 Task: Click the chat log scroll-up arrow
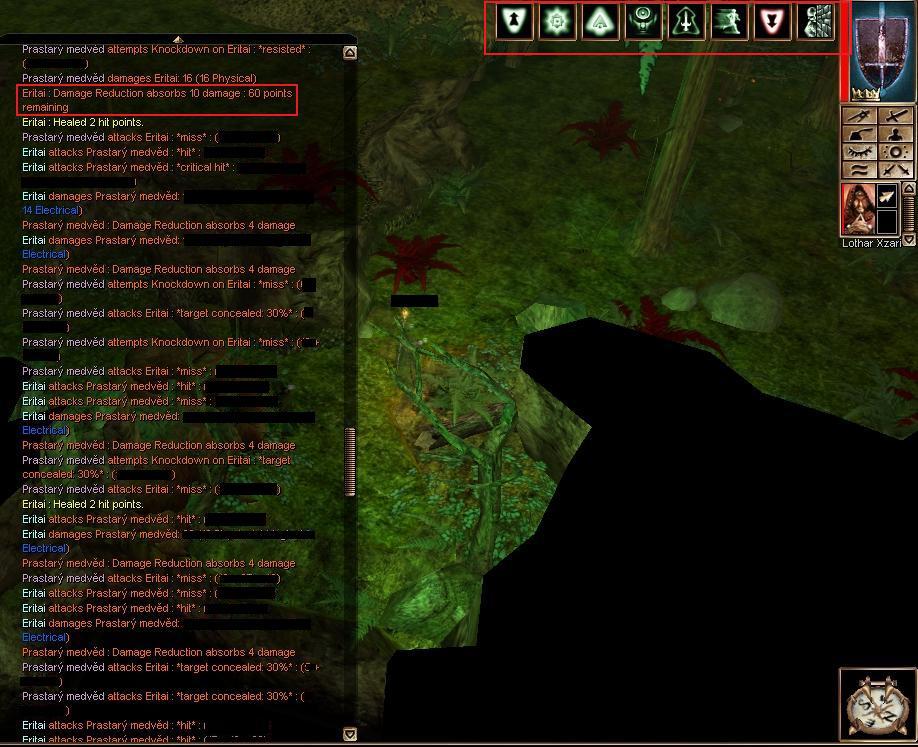click(x=350, y=53)
